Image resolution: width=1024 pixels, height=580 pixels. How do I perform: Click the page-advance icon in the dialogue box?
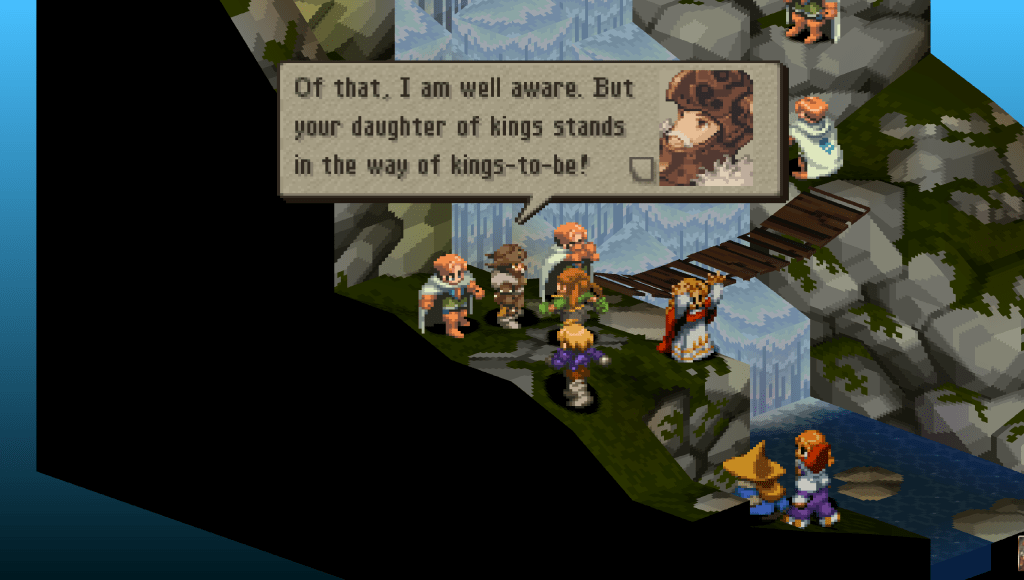pos(640,169)
